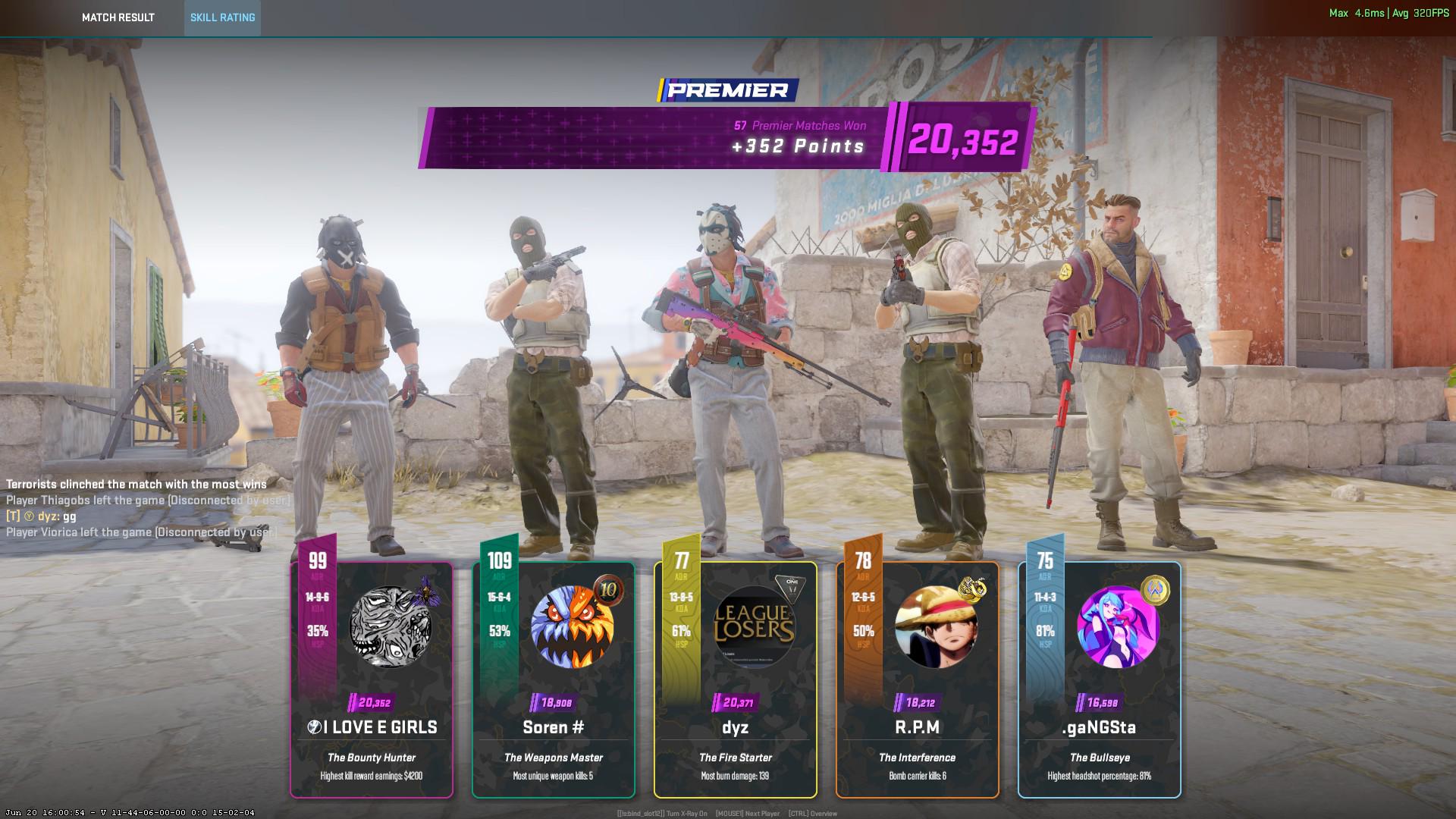The image size is (1456, 819).
Task: Click .gaNGSta's pink anime avatar
Action: pos(1119,627)
